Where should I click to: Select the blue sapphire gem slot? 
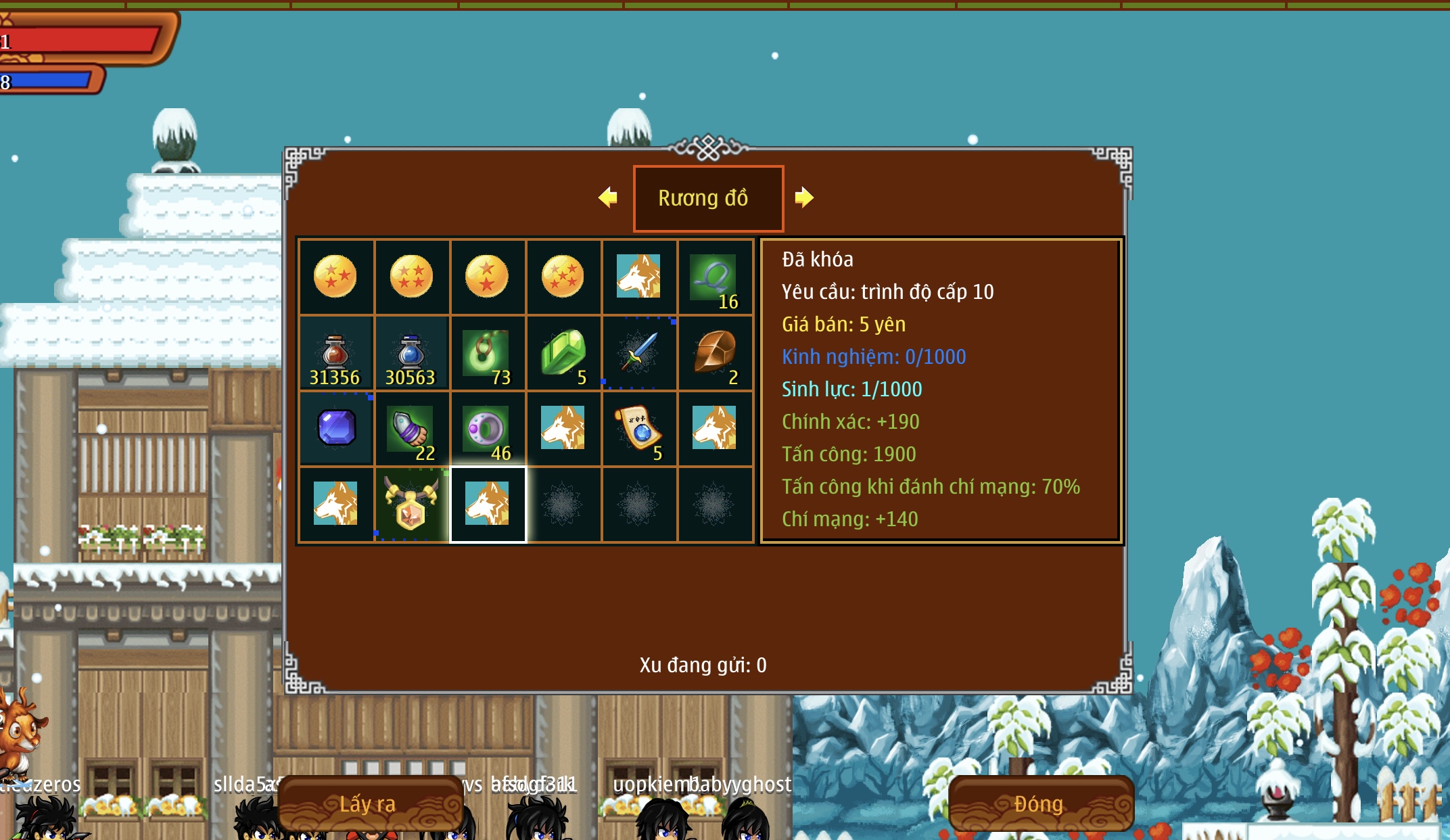pyautogui.click(x=336, y=429)
